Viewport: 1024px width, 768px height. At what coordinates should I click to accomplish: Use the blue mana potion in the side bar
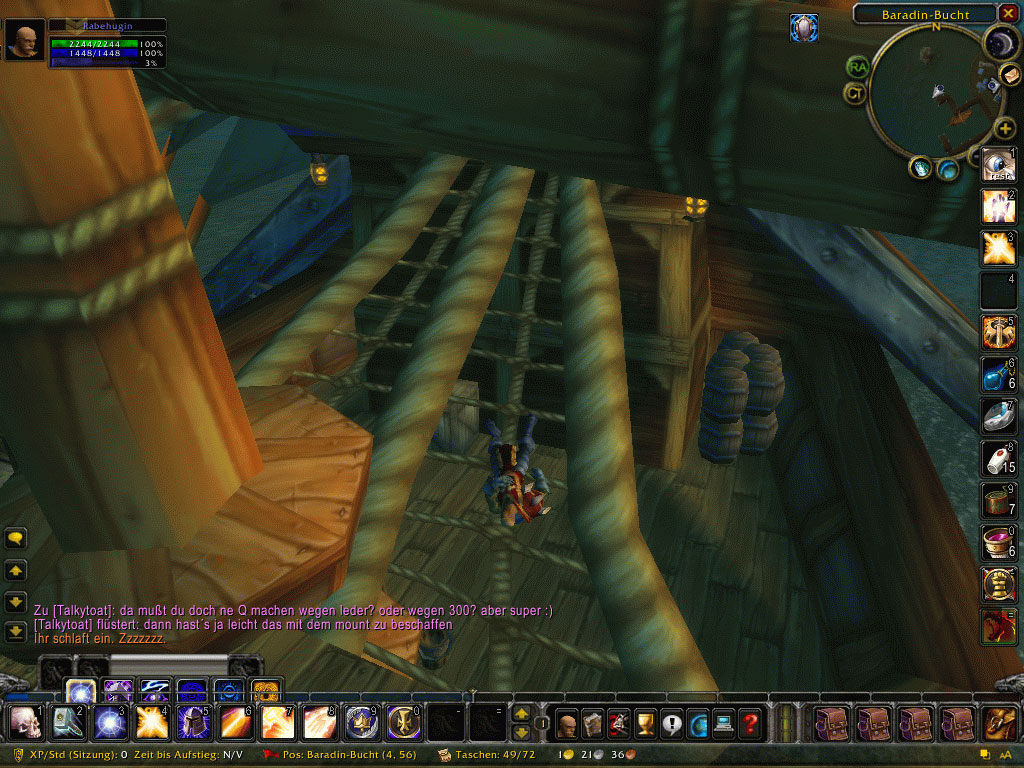coord(998,373)
